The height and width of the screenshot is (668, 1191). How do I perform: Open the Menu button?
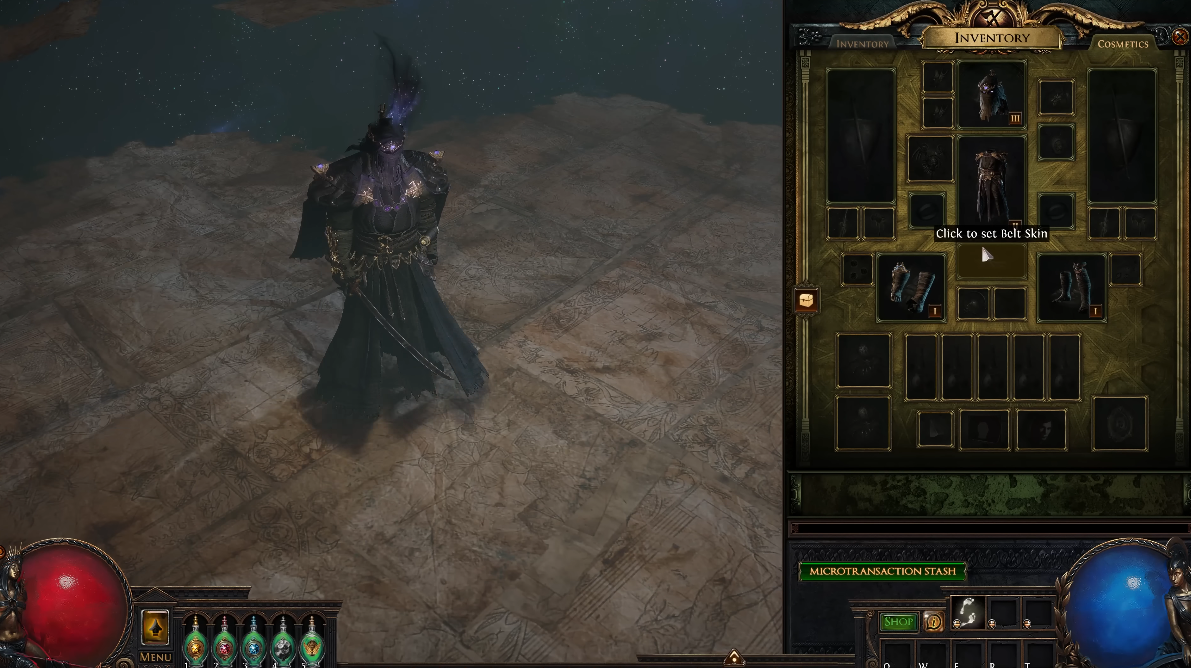(155, 657)
